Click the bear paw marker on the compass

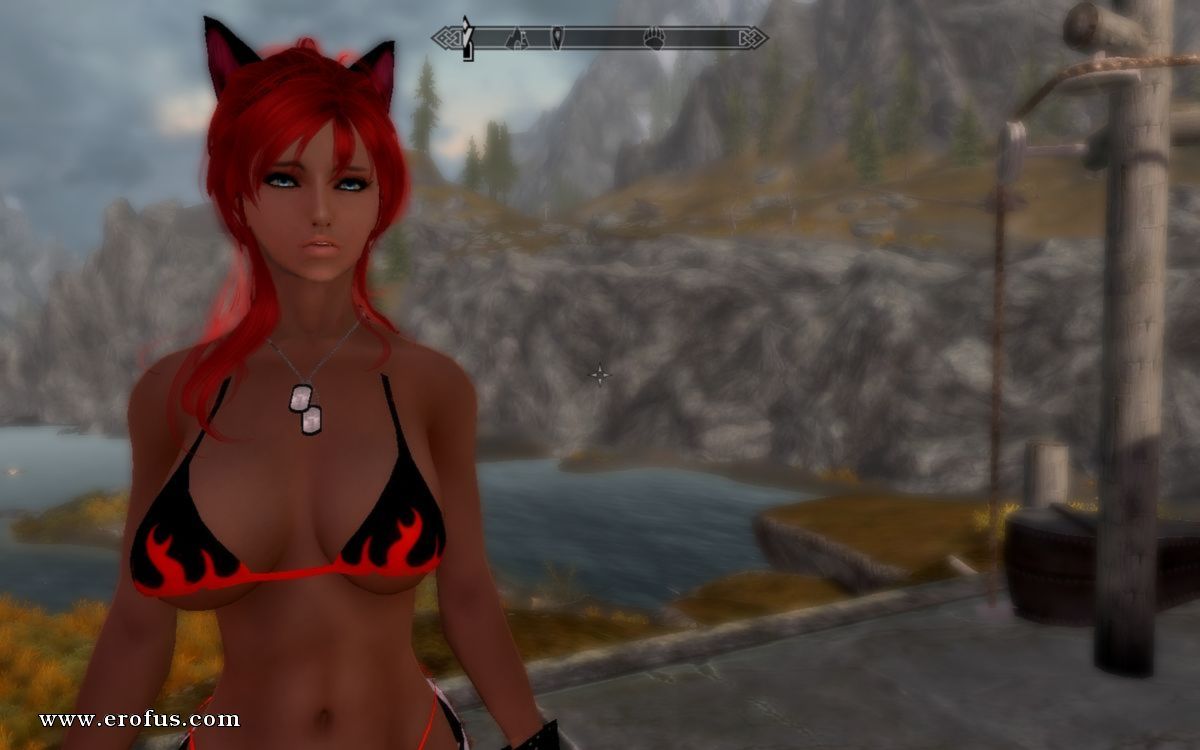click(x=654, y=39)
